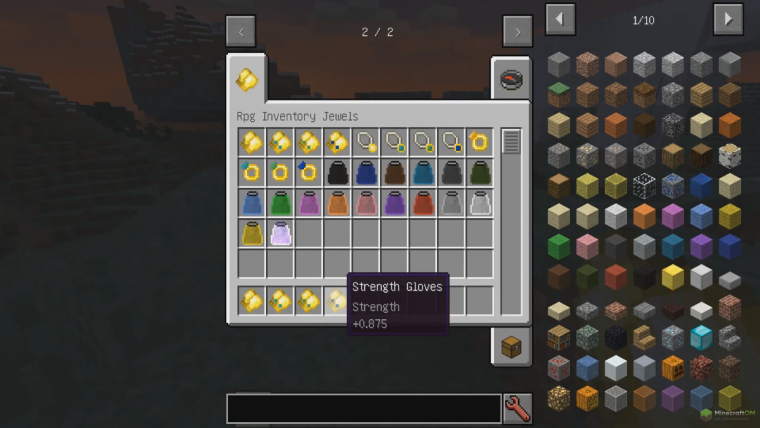
Task: Select the green cloak item
Action: point(280,203)
